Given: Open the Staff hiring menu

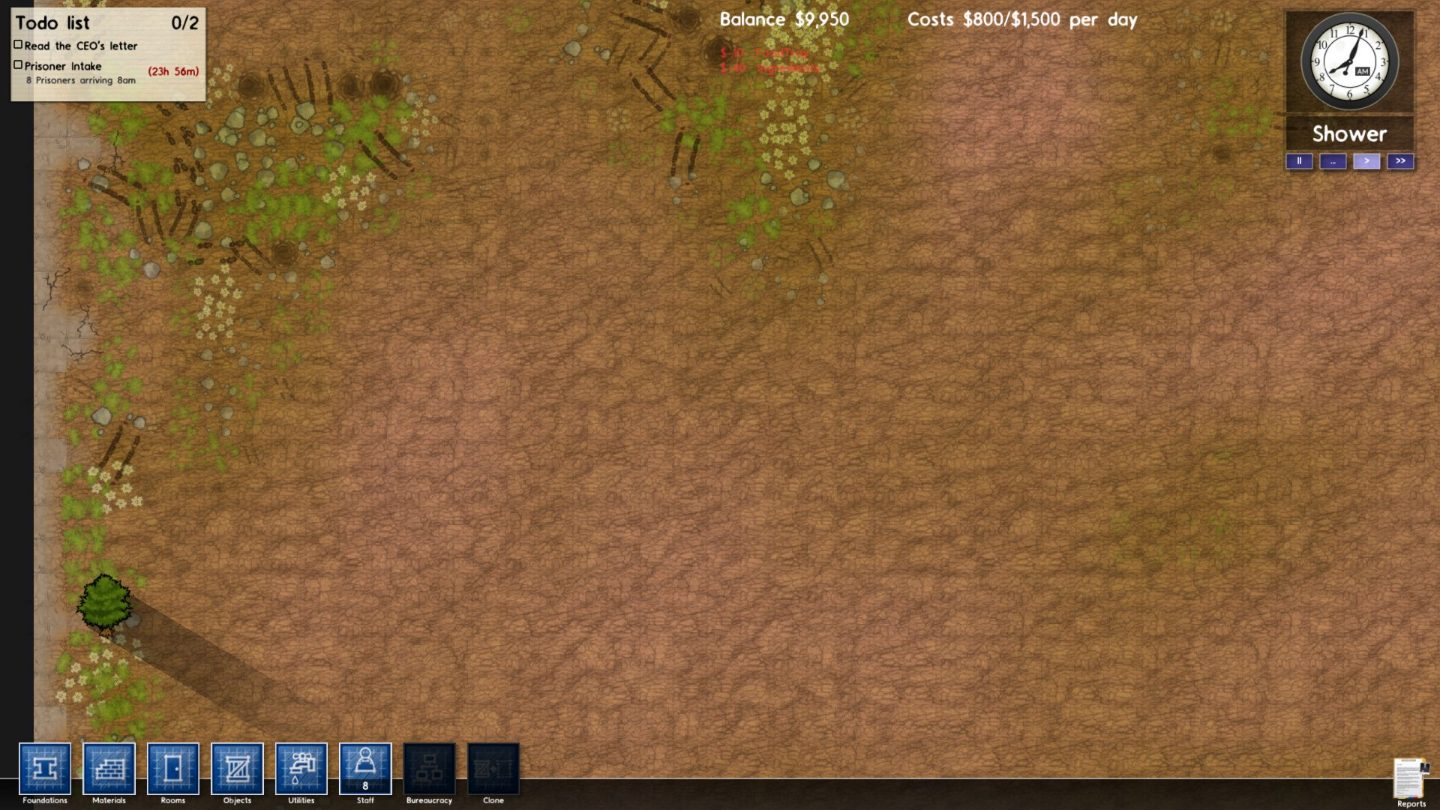Looking at the screenshot, I should (365, 768).
